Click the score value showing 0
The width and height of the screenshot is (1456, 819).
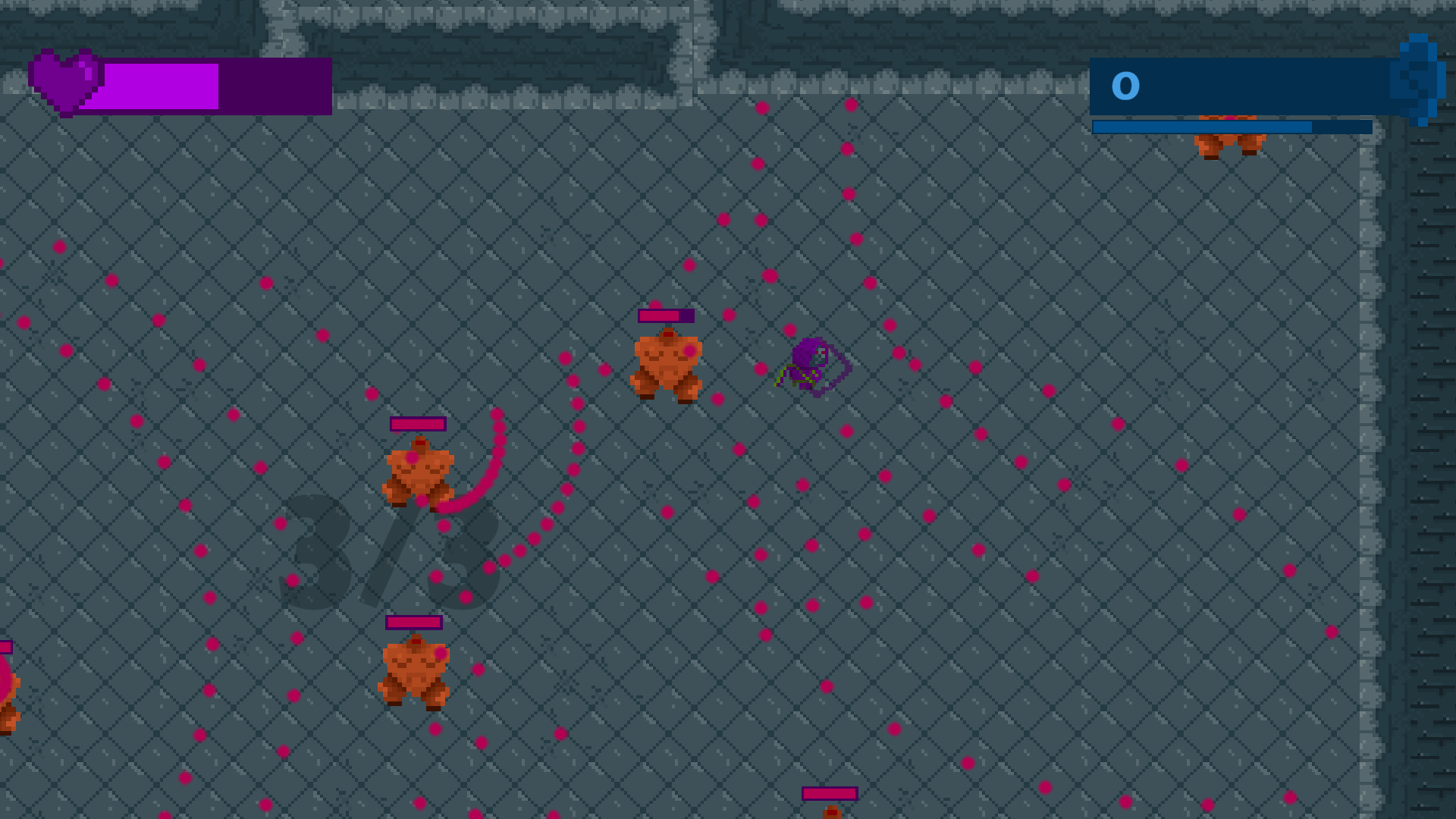point(1125,85)
